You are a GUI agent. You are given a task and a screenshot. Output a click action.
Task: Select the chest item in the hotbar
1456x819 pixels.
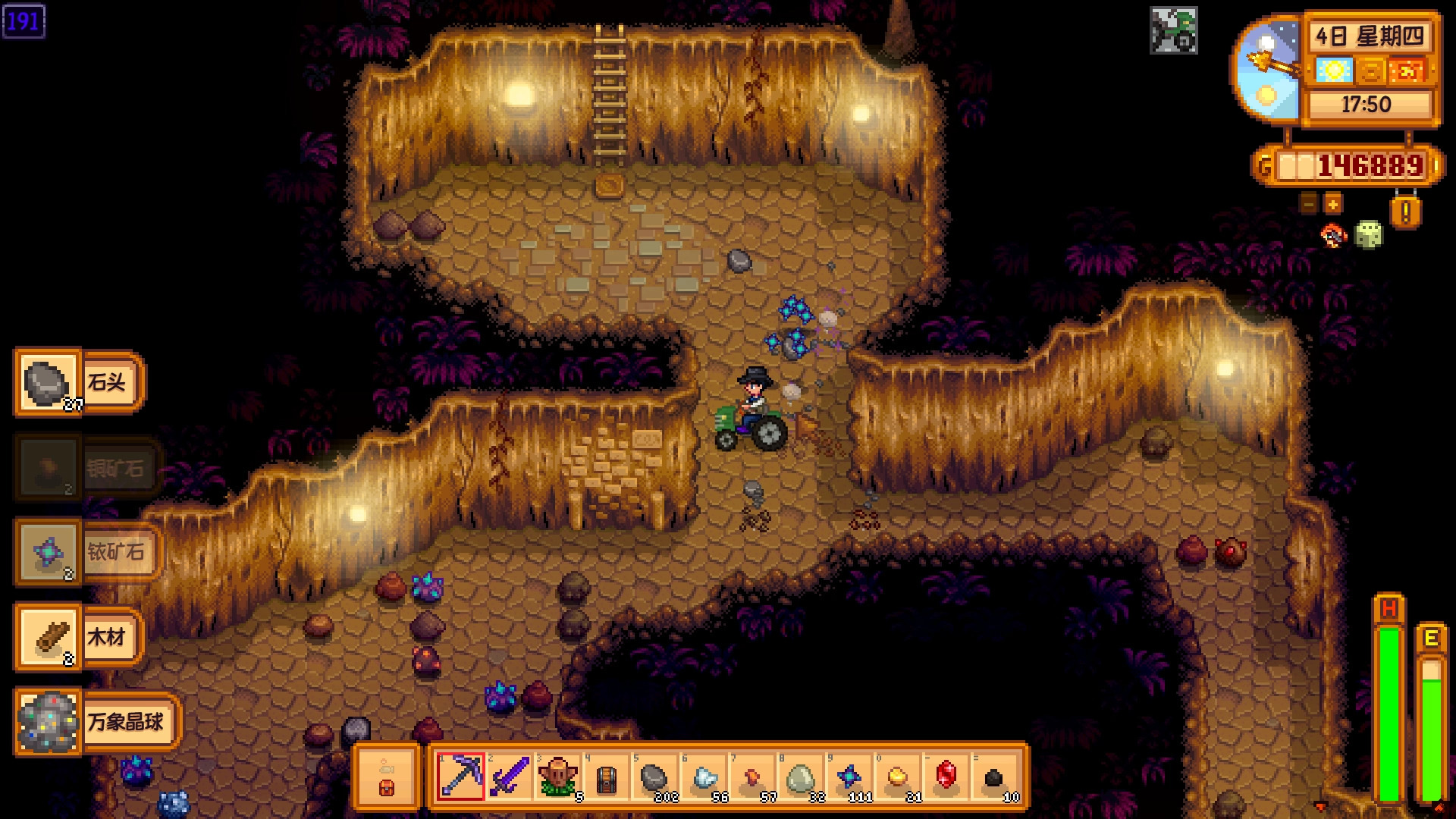606,776
